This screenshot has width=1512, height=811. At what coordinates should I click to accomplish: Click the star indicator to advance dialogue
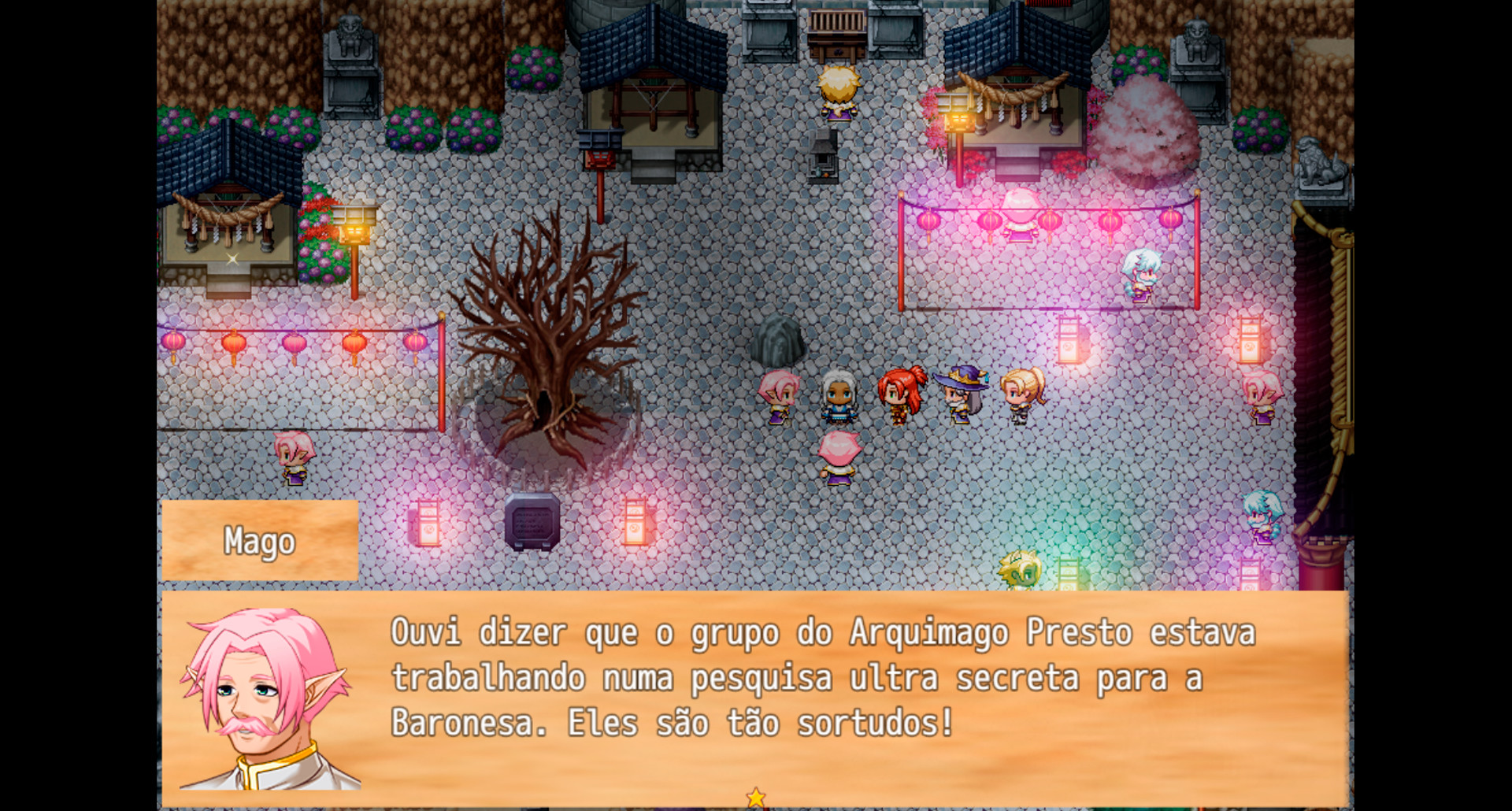[x=756, y=797]
